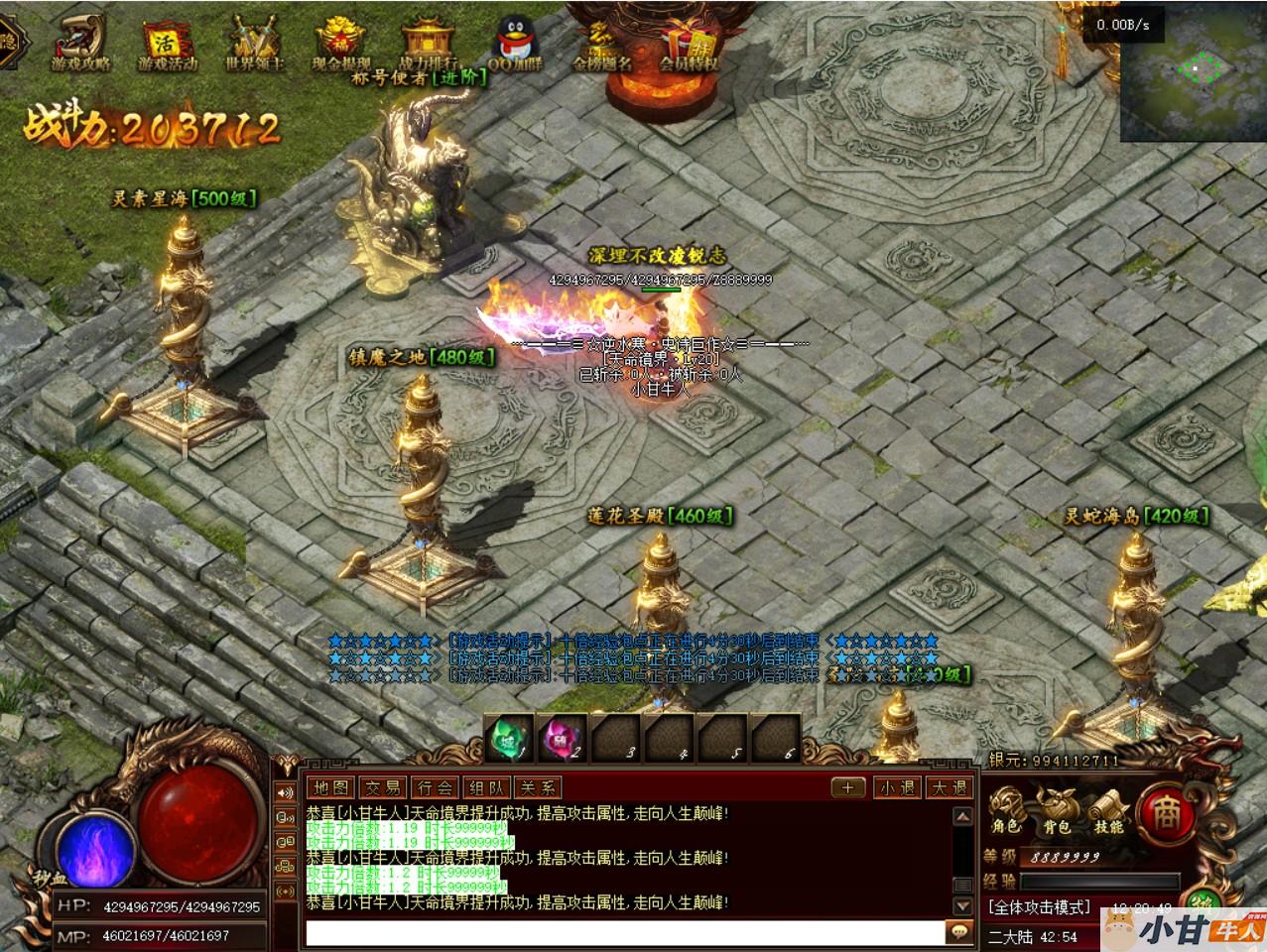Viewport: 1267px width, 952px height.
Task: Open the 角色 character panel
Action: click(1005, 810)
